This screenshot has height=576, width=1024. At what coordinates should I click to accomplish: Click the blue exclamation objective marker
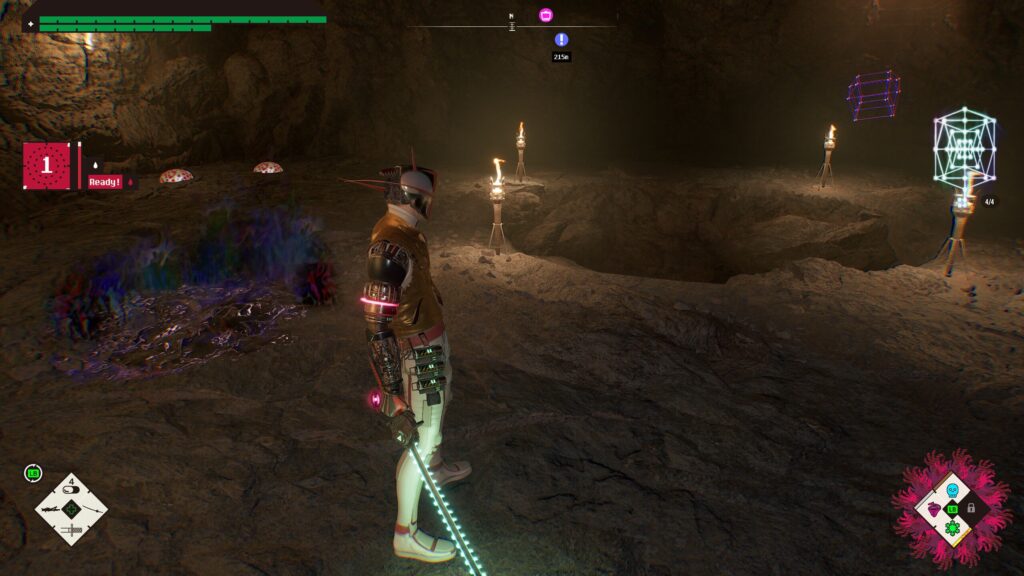click(561, 40)
